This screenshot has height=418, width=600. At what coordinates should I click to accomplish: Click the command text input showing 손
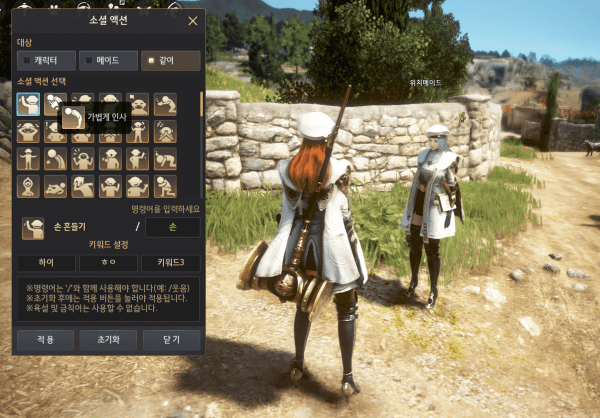(x=172, y=227)
